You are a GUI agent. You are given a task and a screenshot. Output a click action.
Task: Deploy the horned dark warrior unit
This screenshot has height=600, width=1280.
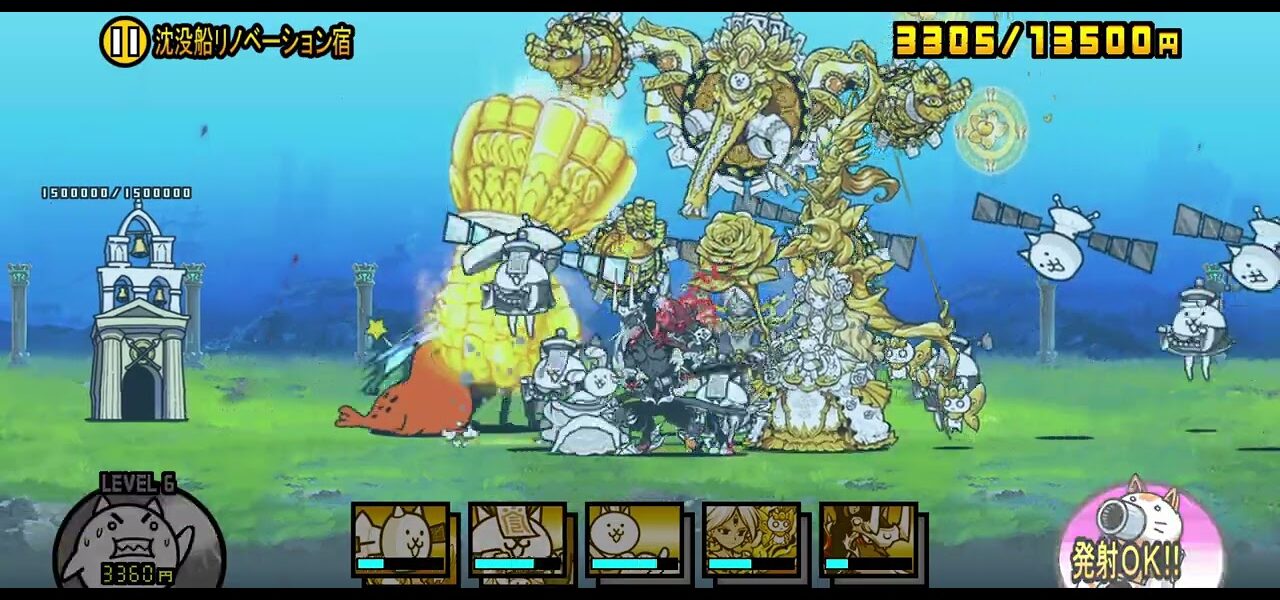click(x=868, y=540)
